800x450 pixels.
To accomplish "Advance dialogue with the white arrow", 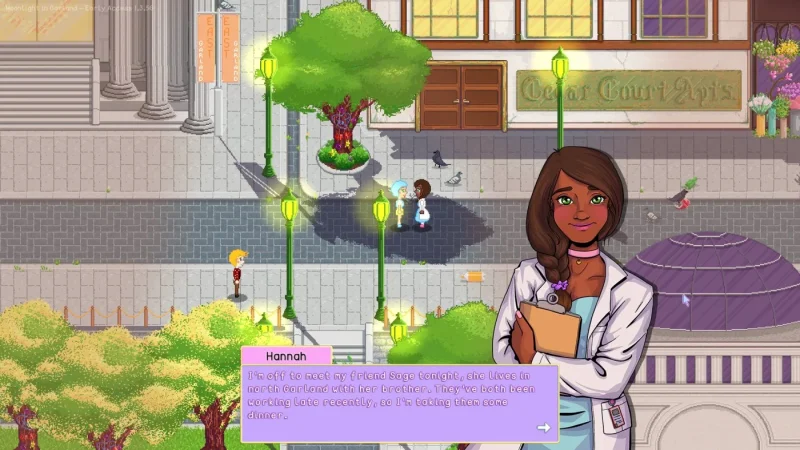I will (x=543, y=427).
